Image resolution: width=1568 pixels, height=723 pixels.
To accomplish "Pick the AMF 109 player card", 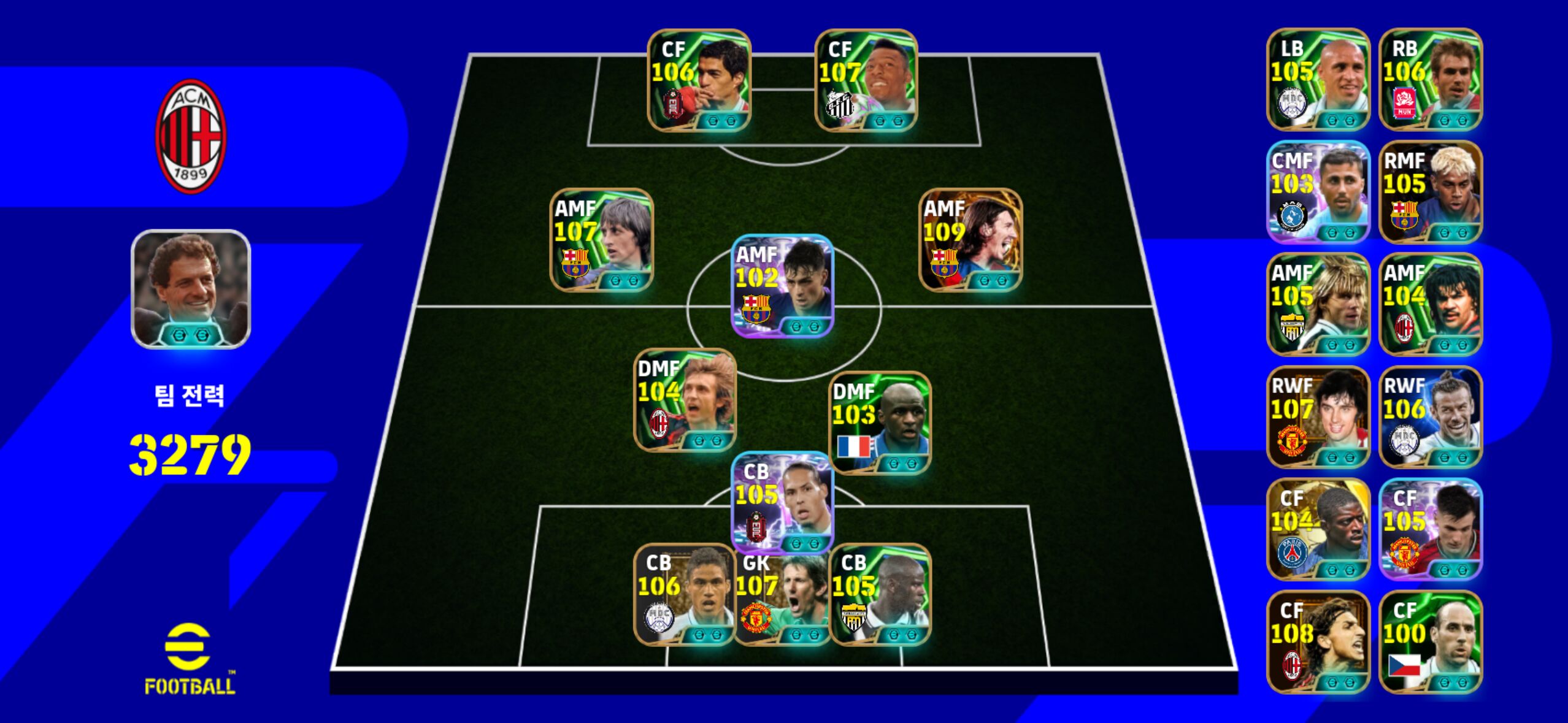I will tap(970, 240).
